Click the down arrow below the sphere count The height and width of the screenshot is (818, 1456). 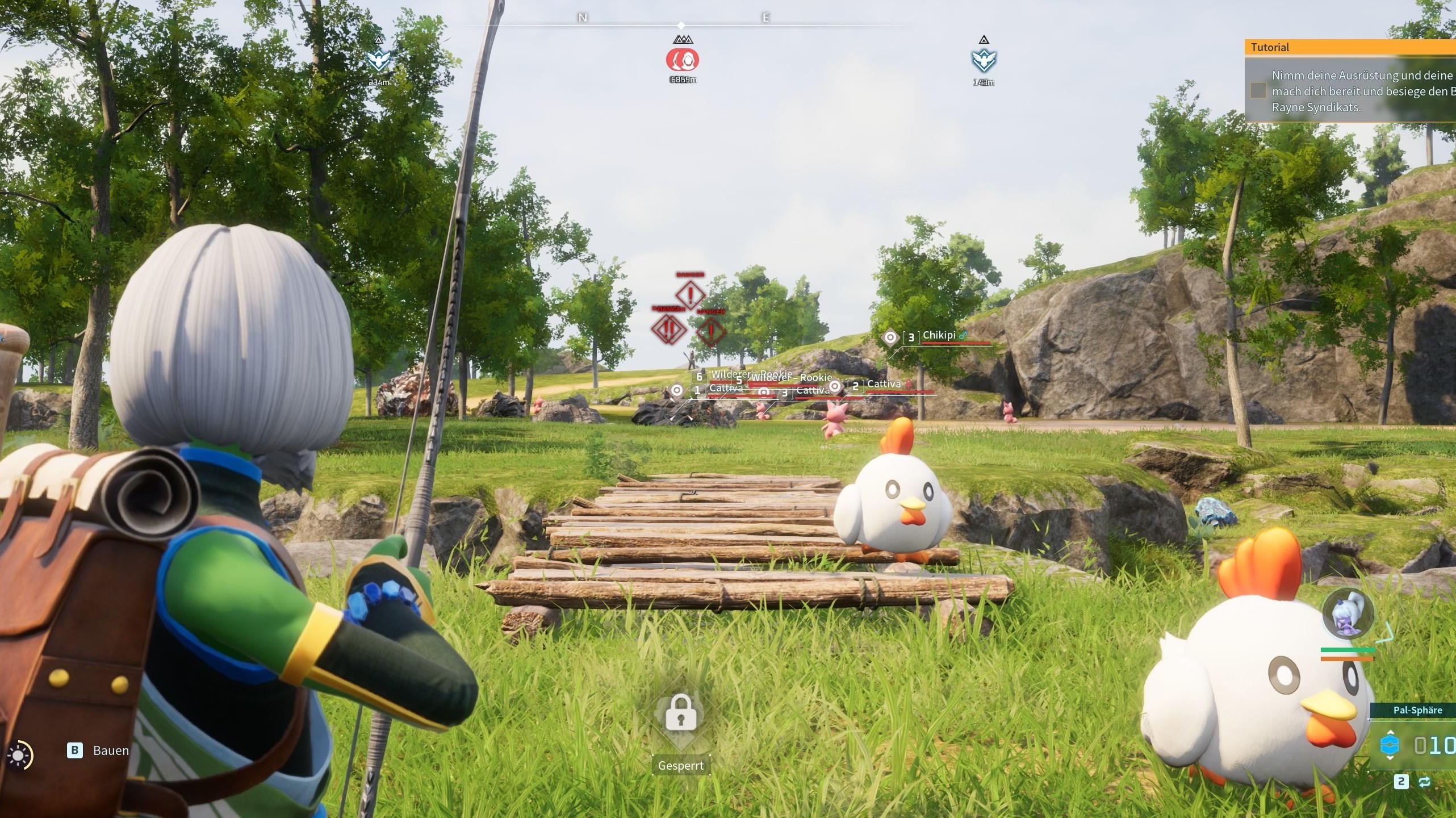1390,757
